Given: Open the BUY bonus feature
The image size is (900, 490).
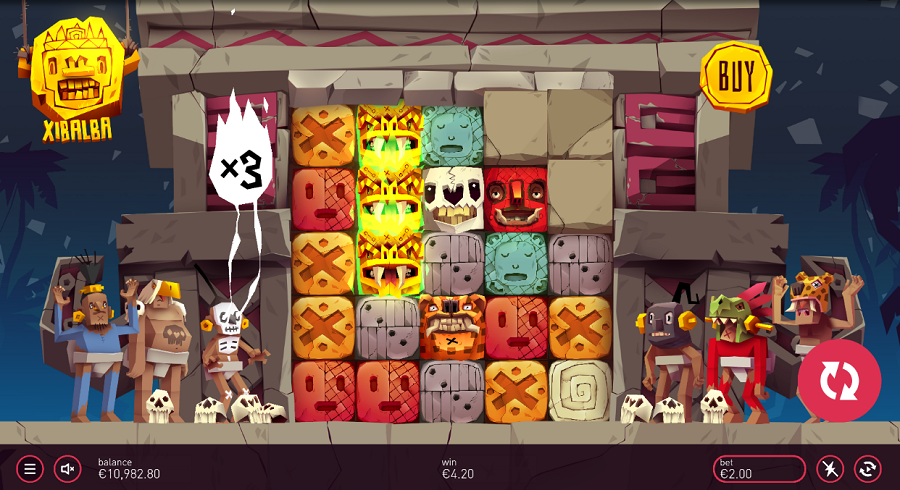Looking at the screenshot, I should [x=736, y=75].
